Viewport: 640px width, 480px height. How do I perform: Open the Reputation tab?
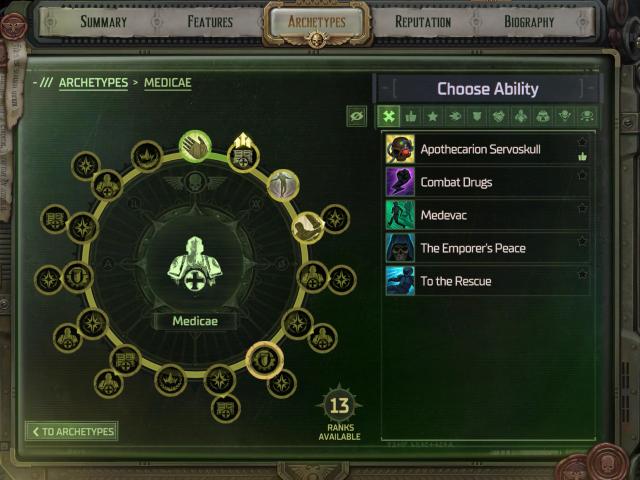click(x=423, y=22)
